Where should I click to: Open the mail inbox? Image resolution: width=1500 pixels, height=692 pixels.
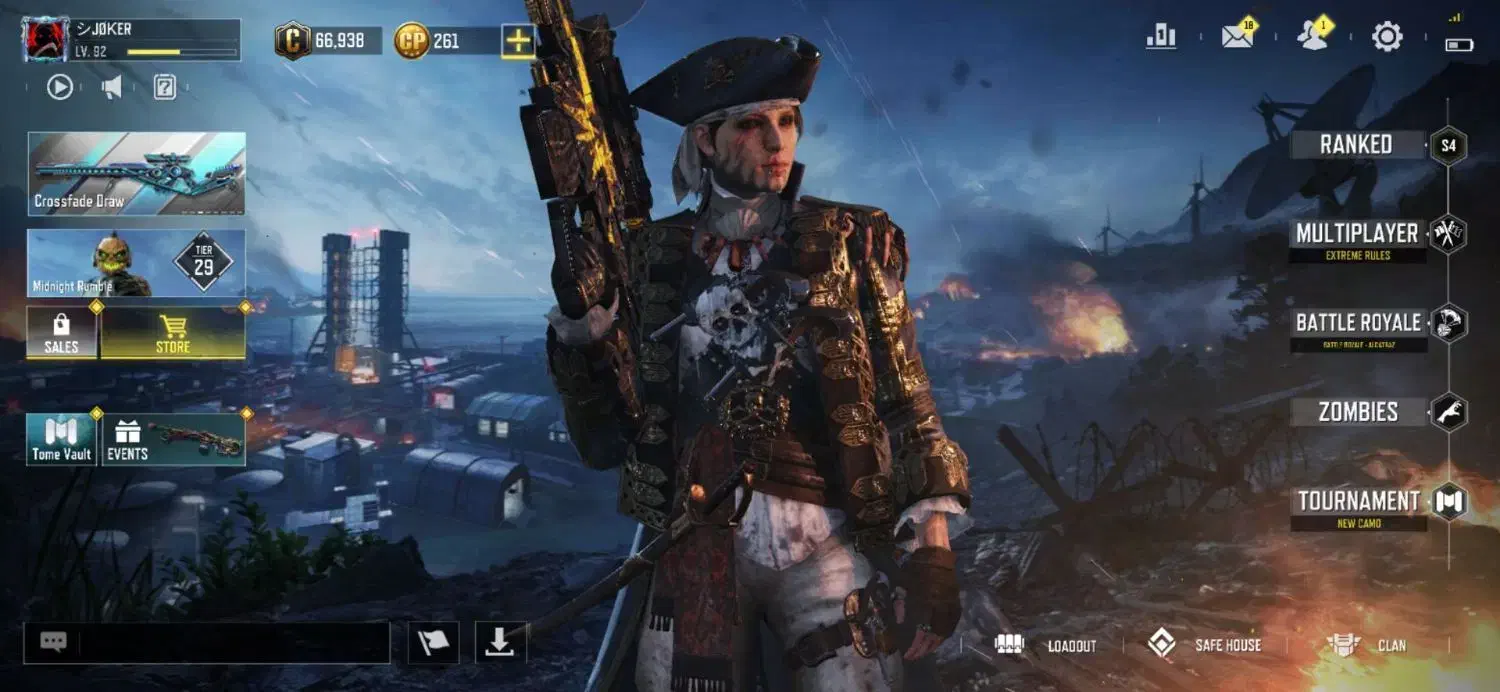1238,37
